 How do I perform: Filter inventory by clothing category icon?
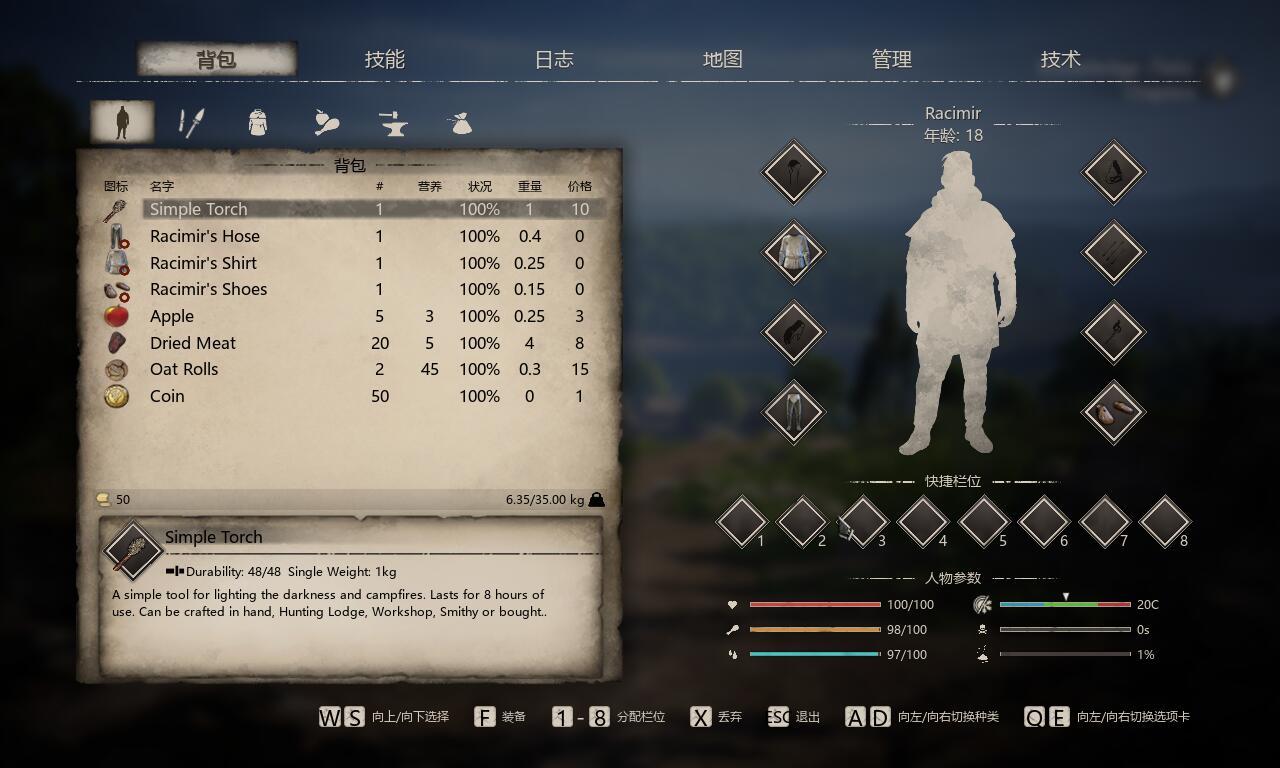tap(258, 123)
